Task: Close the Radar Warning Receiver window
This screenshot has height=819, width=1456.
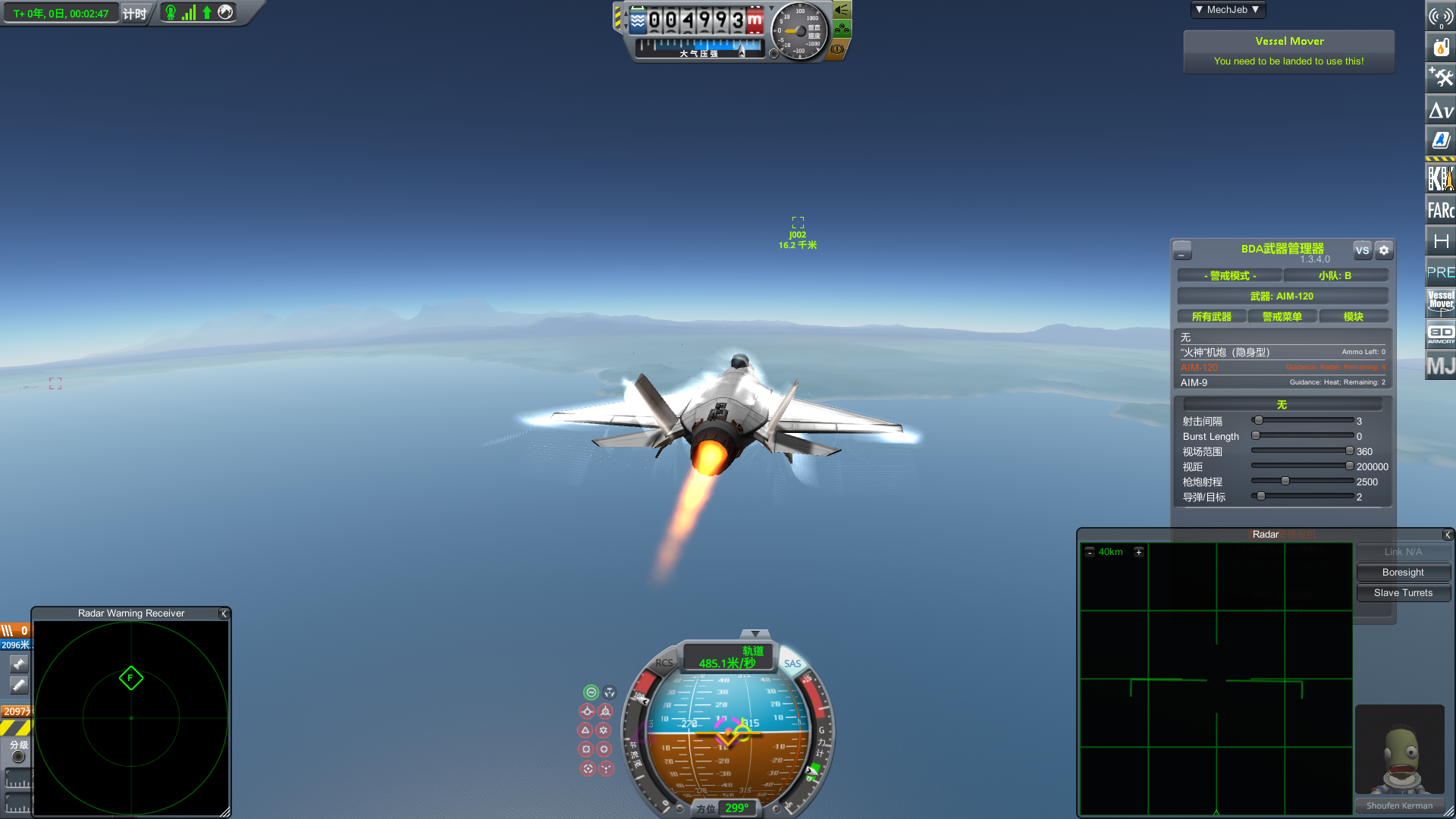Action: click(224, 613)
